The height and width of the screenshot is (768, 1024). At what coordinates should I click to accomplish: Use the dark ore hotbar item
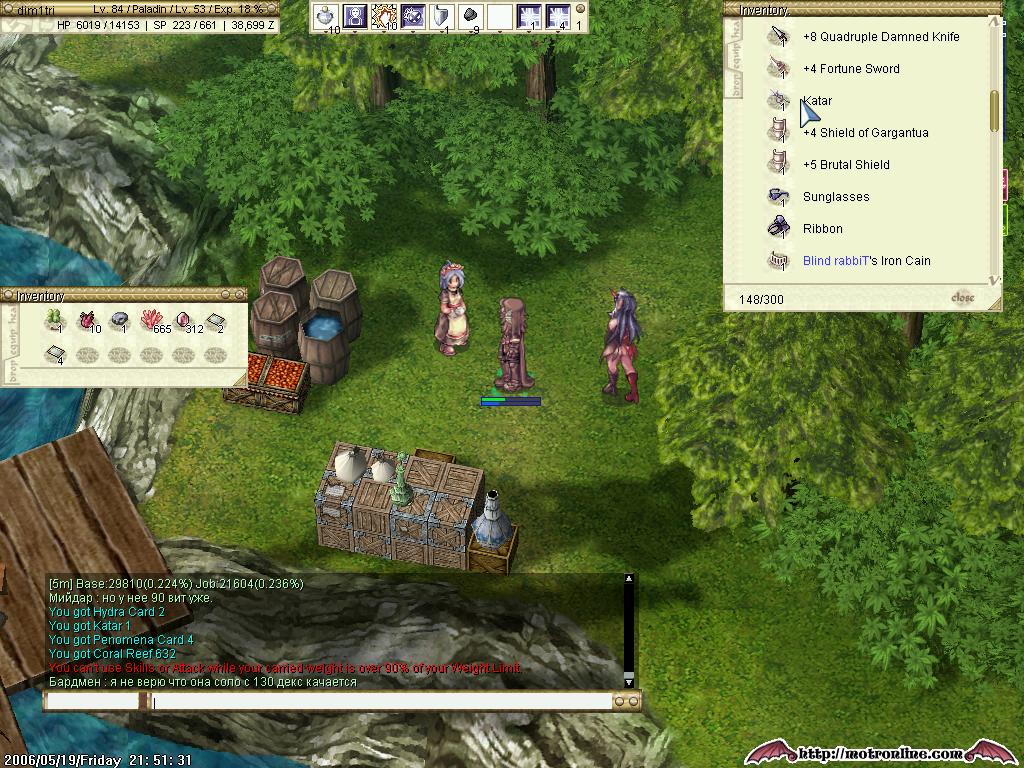click(470, 16)
